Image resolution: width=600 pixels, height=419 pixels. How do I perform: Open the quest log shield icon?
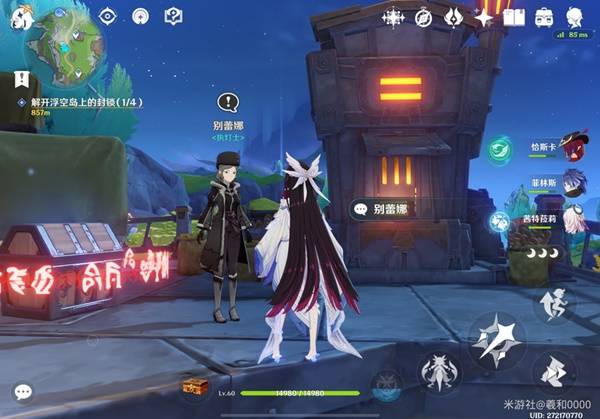pyautogui.click(x=172, y=16)
